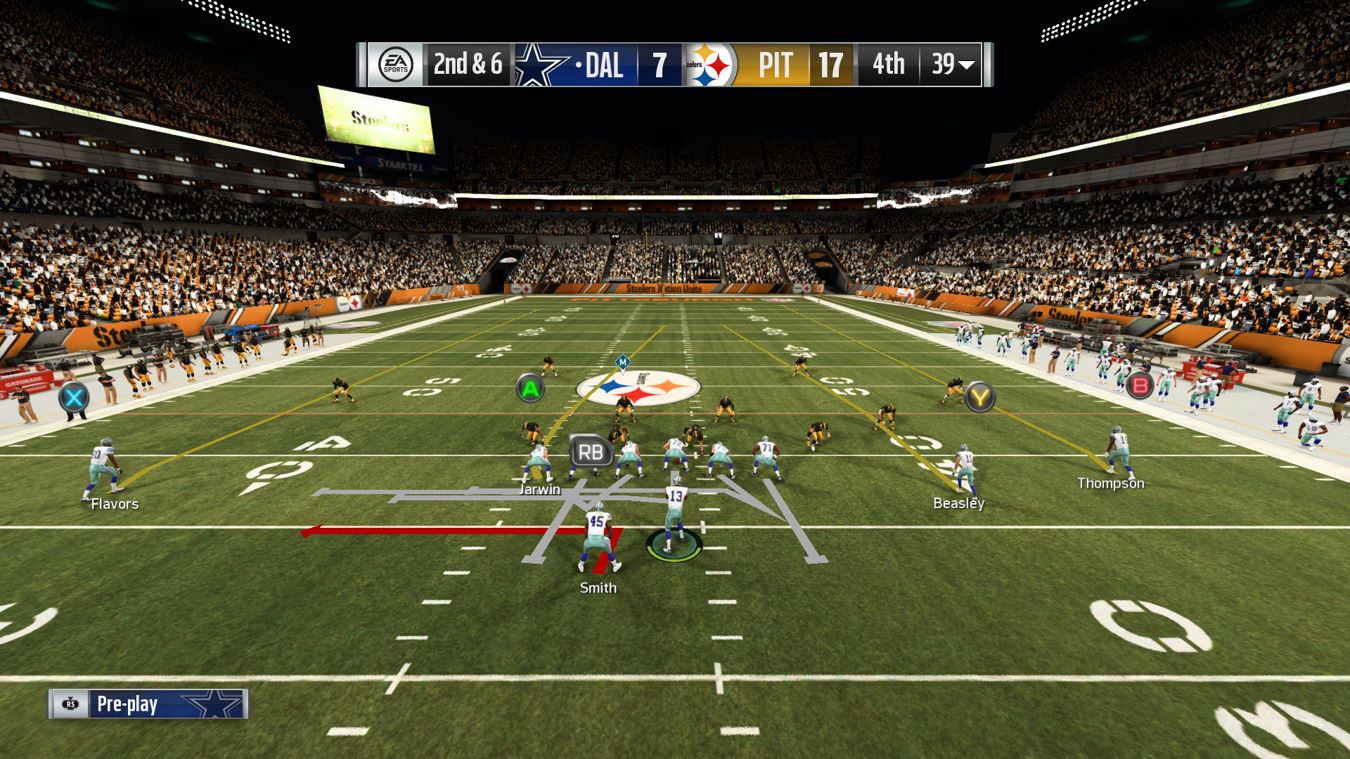Select receiver Thompson name tag
The width and height of the screenshot is (1350, 759).
click(x=1110, y=483)
